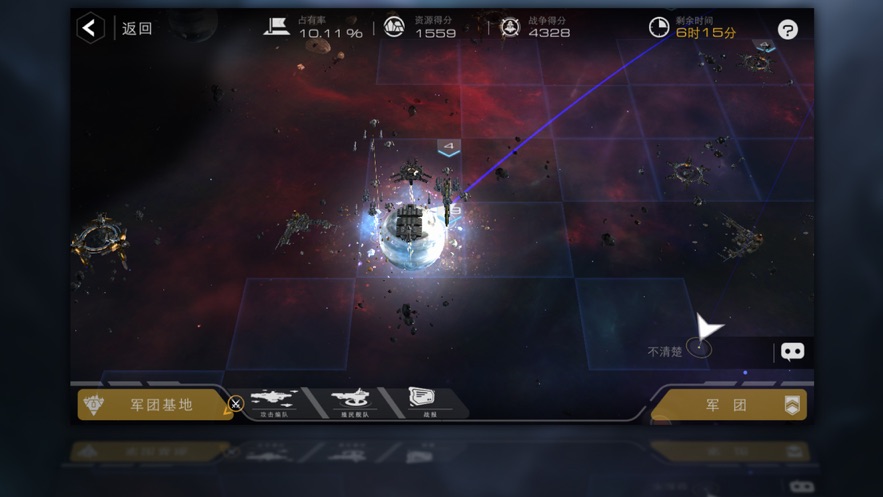
Task: Close the fleet toolbar with the X icon
Action: click(236, 404)
